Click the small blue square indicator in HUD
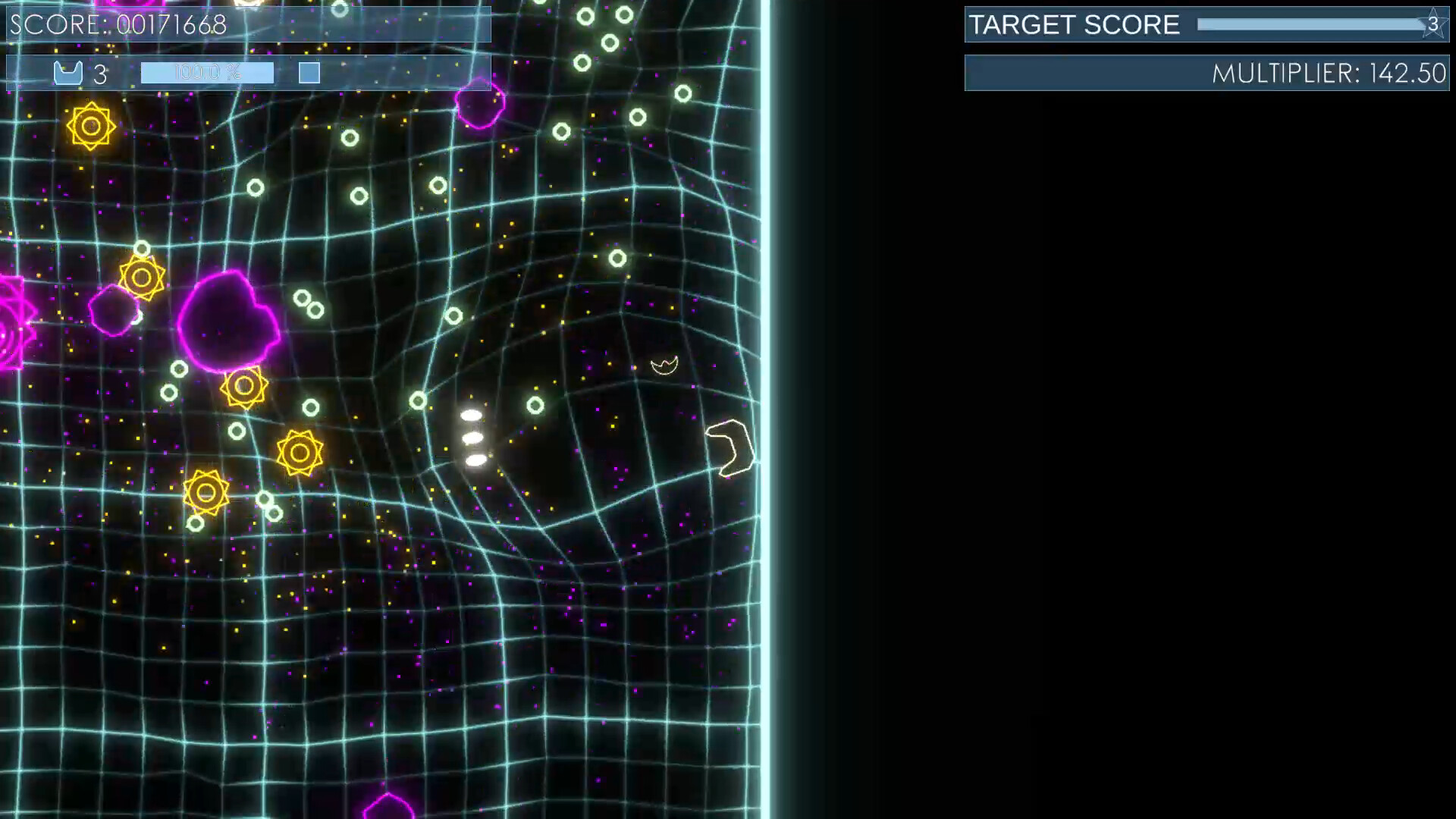Screen dimensions: 1456x819 [x=309, y=73]
